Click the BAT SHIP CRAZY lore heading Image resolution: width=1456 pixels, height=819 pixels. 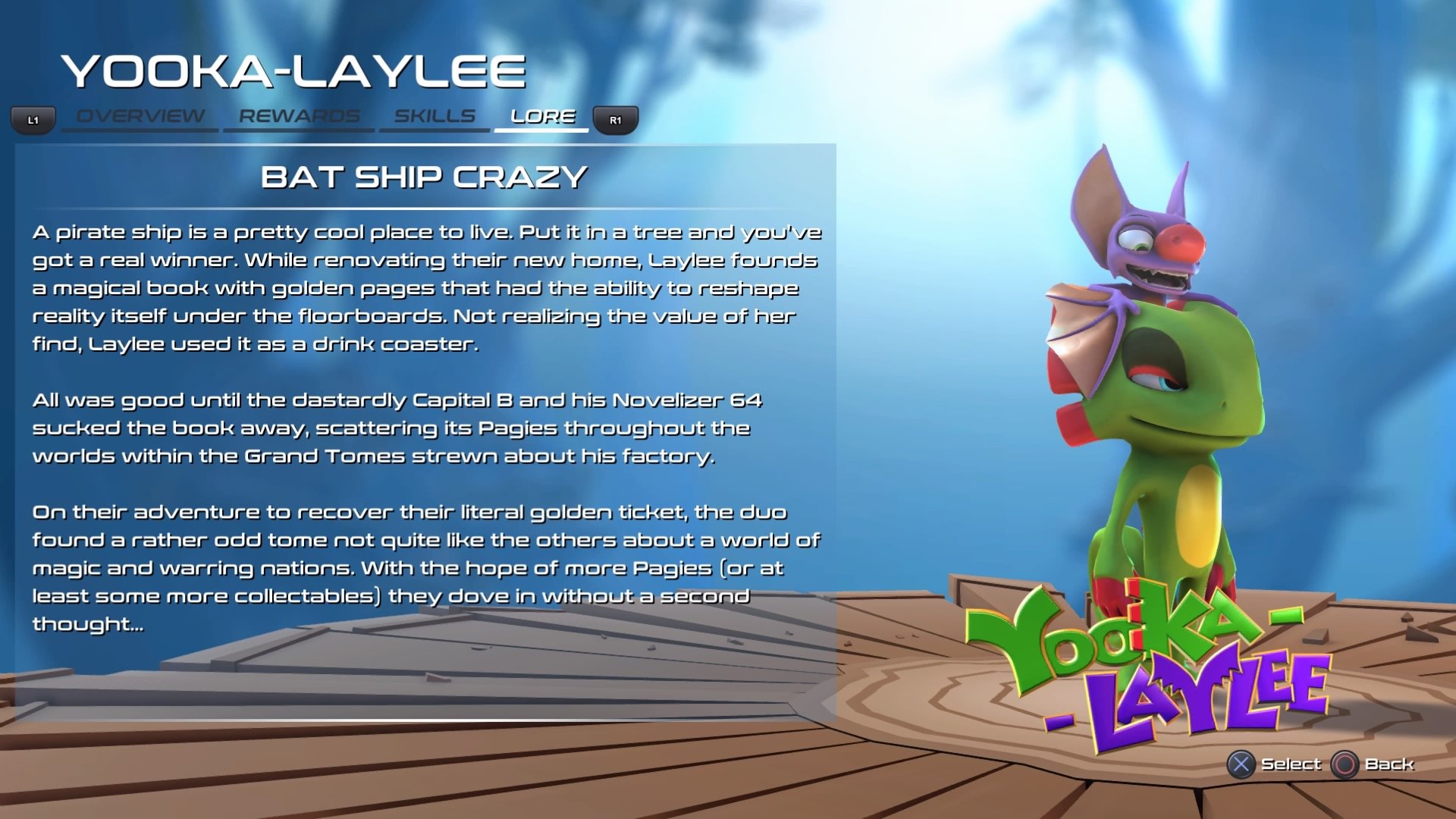click(x=422, y=177)
